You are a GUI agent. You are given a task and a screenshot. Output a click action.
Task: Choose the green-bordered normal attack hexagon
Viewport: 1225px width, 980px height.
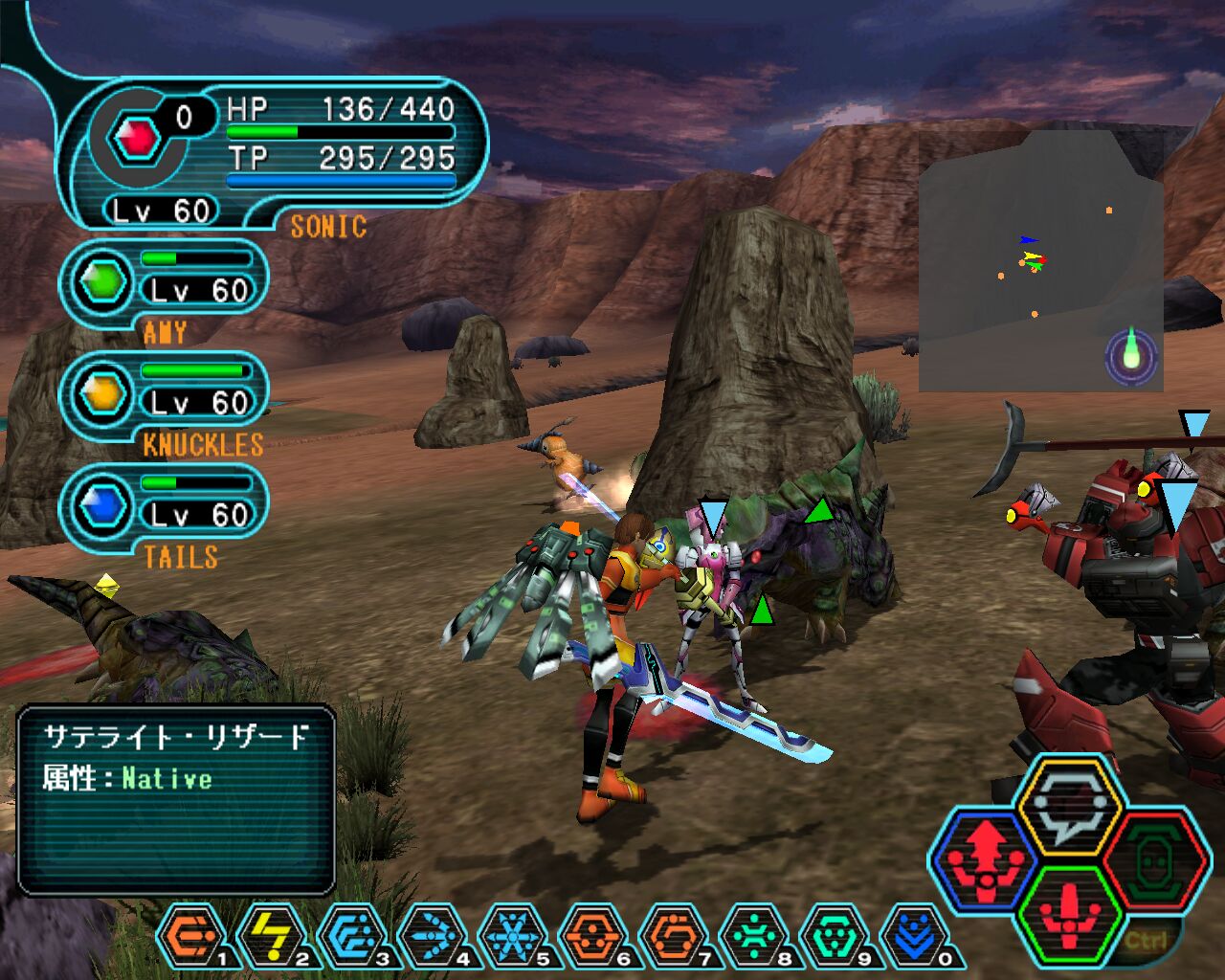(1069, 914)
